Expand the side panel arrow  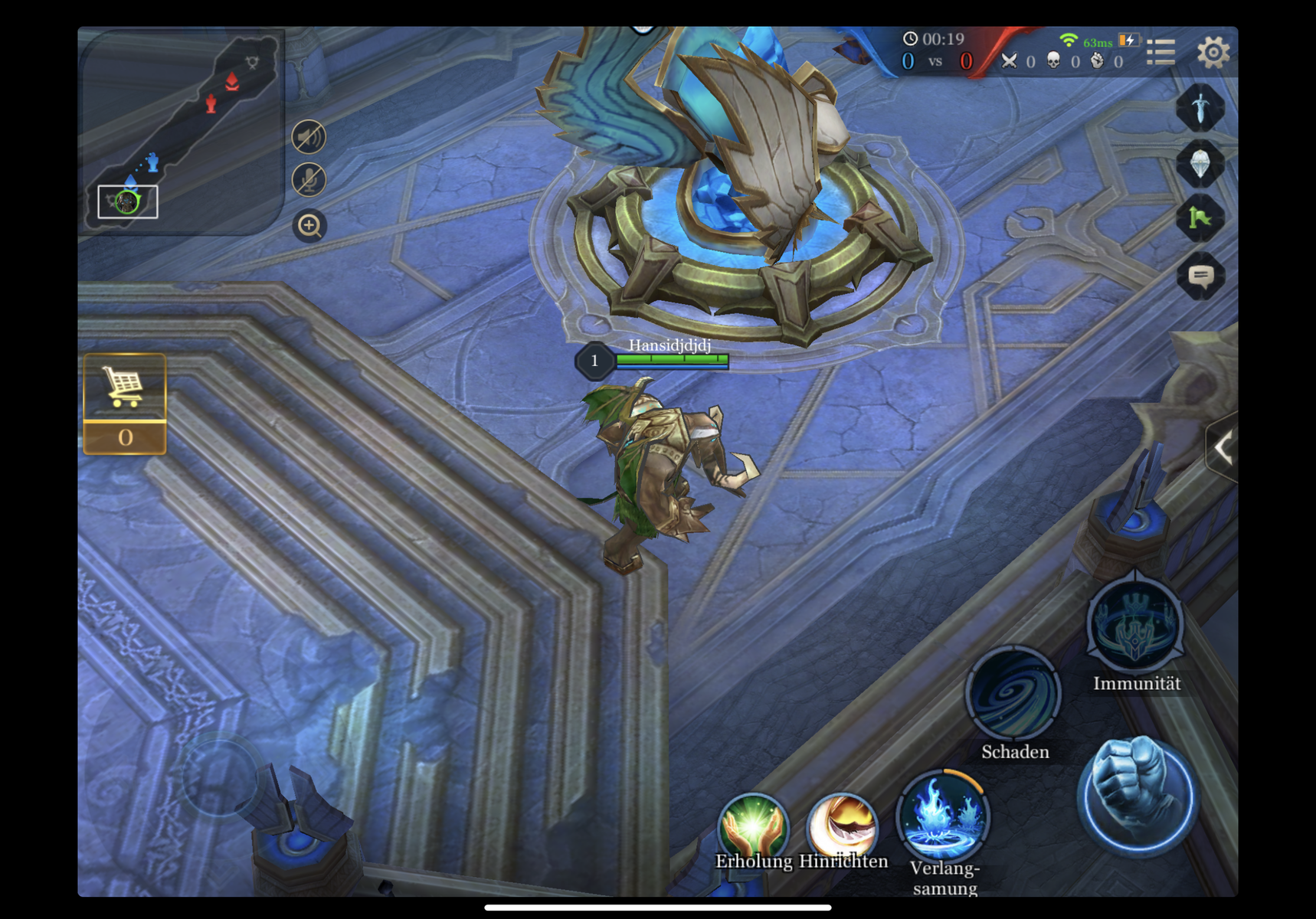pyautogui.click(x=1223, y=448)
